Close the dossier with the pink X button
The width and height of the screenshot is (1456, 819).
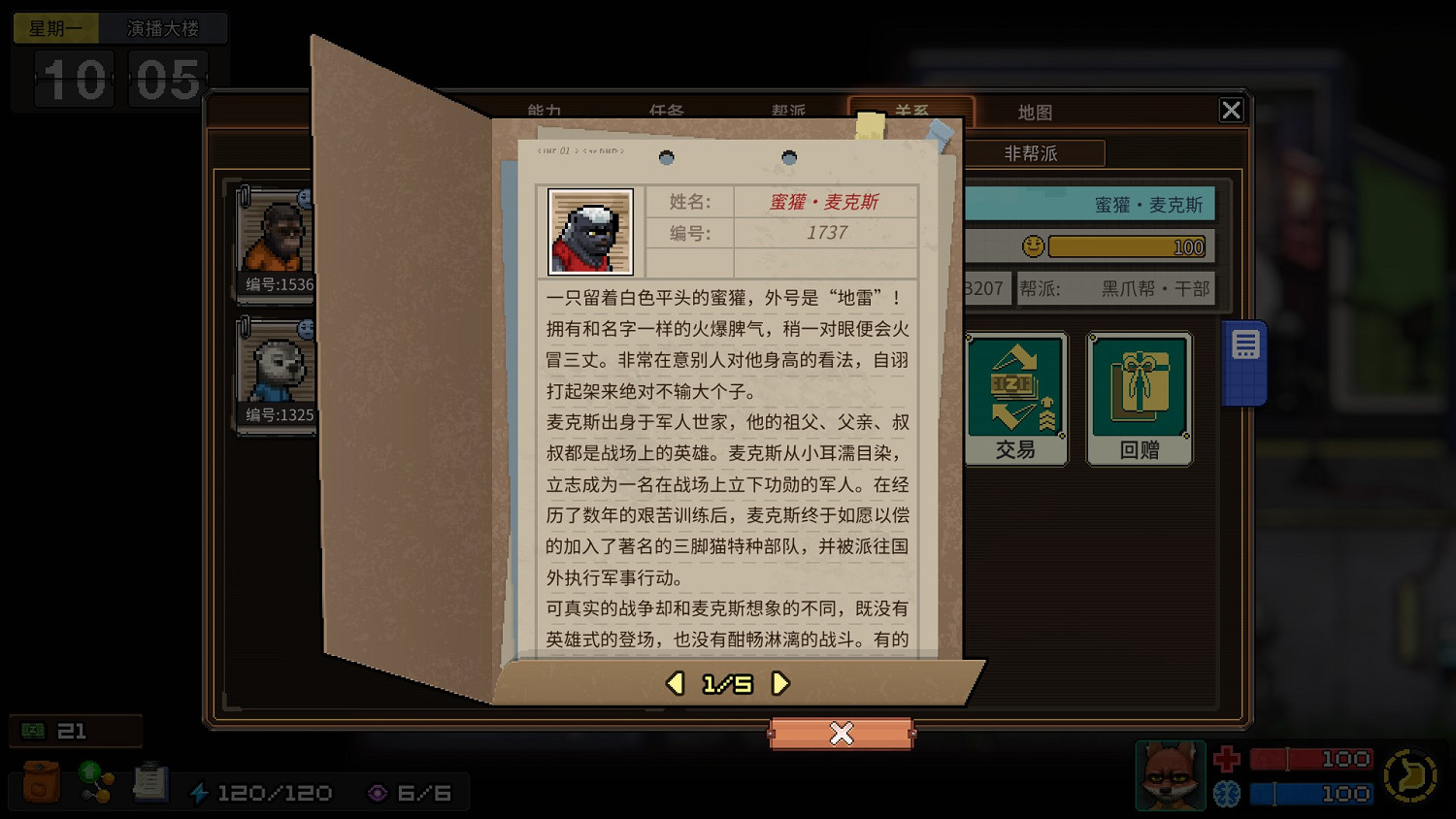(x=841, y=735)
